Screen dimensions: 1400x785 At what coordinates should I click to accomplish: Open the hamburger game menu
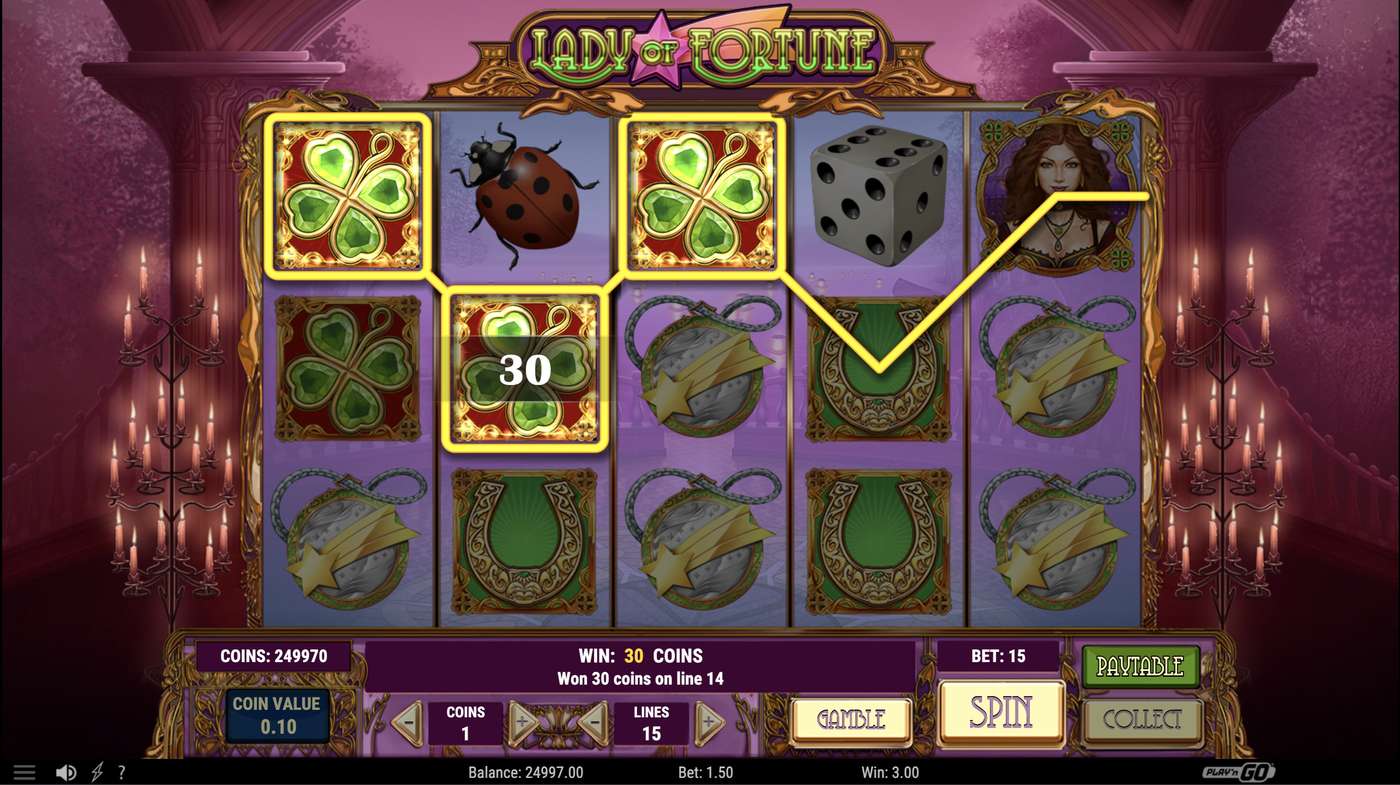pos(24,771)
